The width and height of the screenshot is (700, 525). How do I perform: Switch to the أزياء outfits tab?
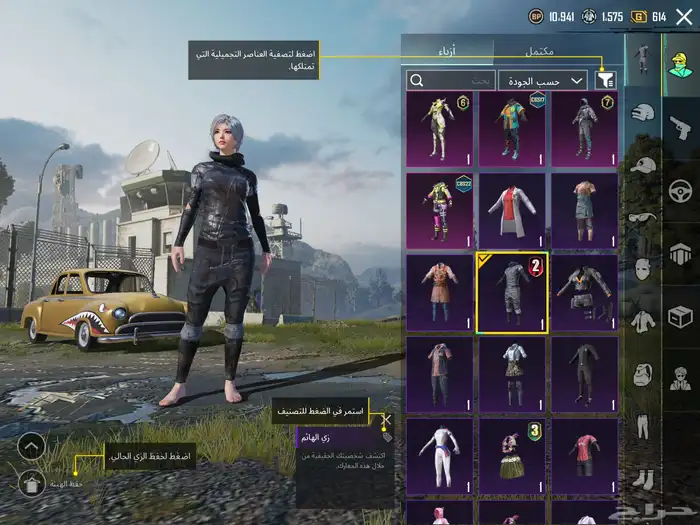click(x=447, y=51)
